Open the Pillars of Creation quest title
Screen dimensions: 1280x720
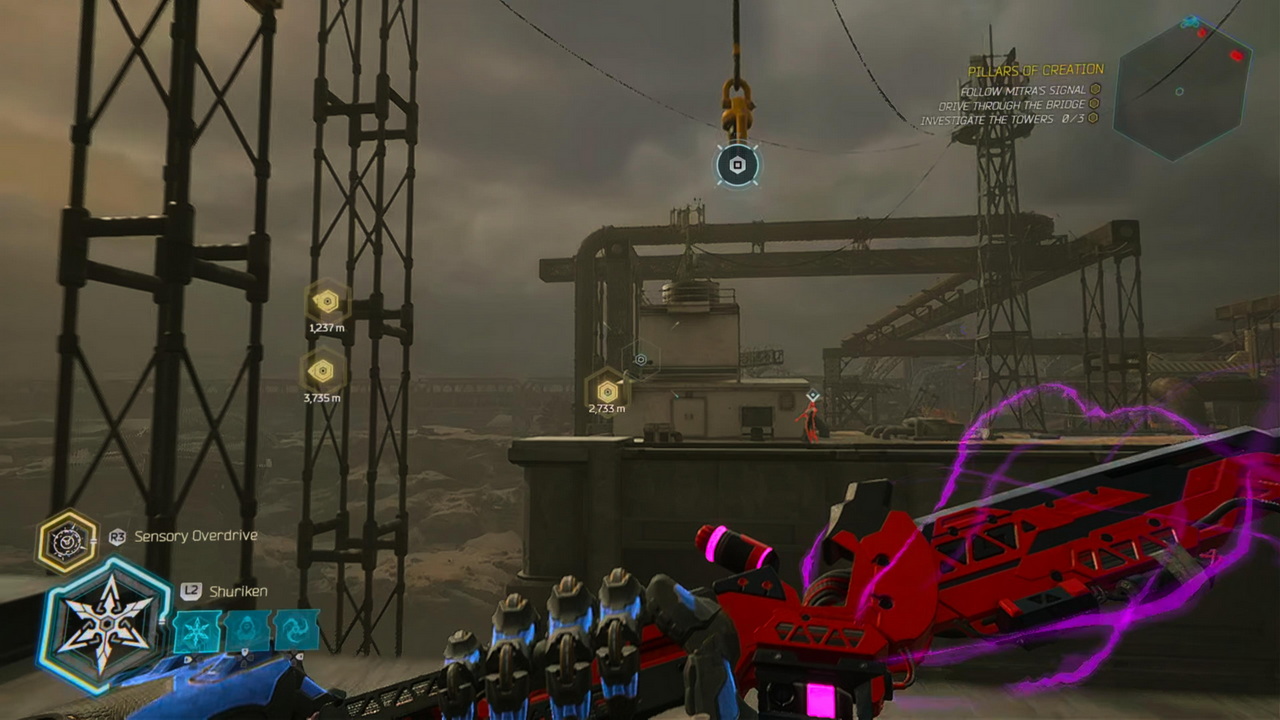click(x=1035, y=70)
